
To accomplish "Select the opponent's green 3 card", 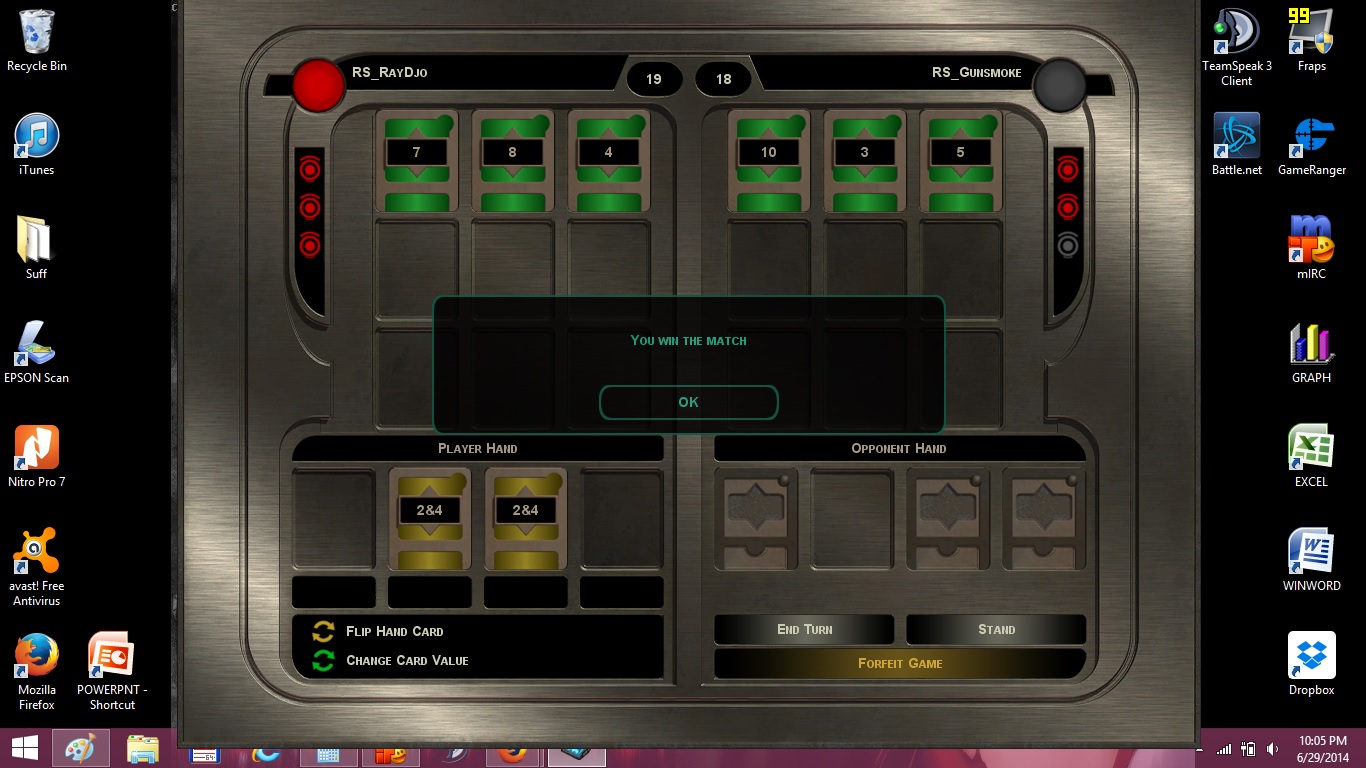I will (x=864, y=160).
